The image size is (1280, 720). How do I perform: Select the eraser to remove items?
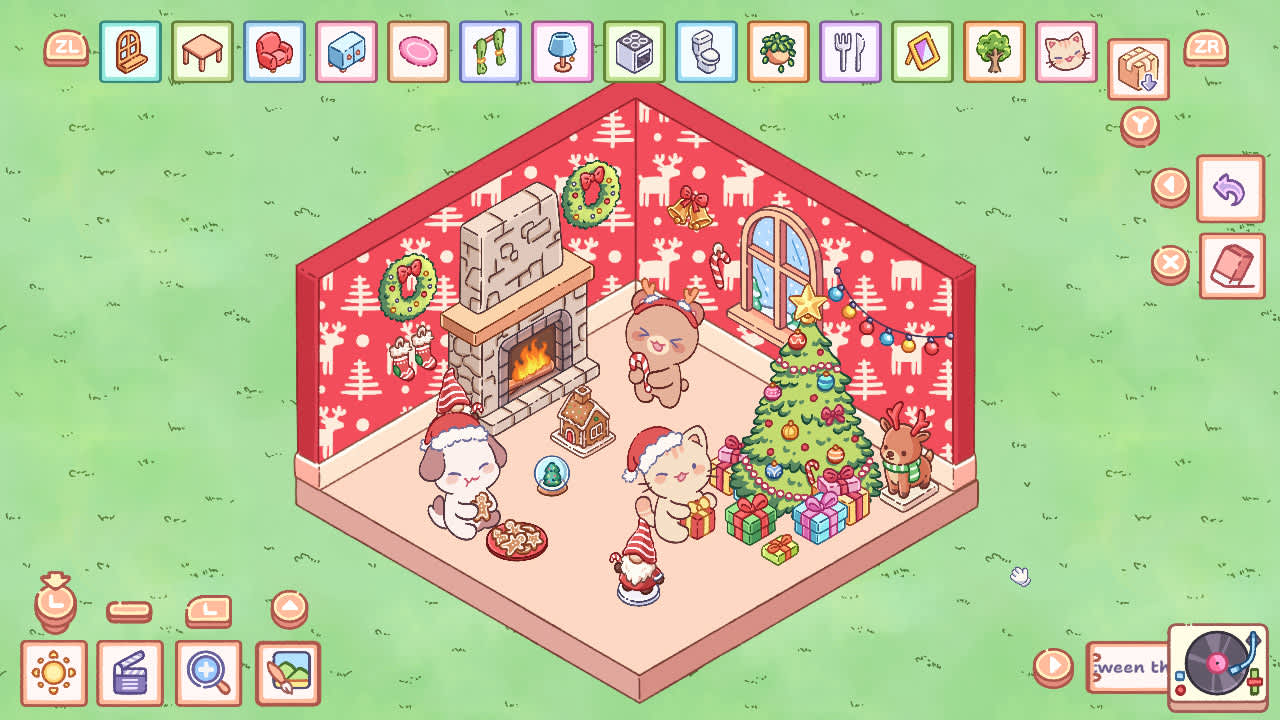tap(1231, 259)
